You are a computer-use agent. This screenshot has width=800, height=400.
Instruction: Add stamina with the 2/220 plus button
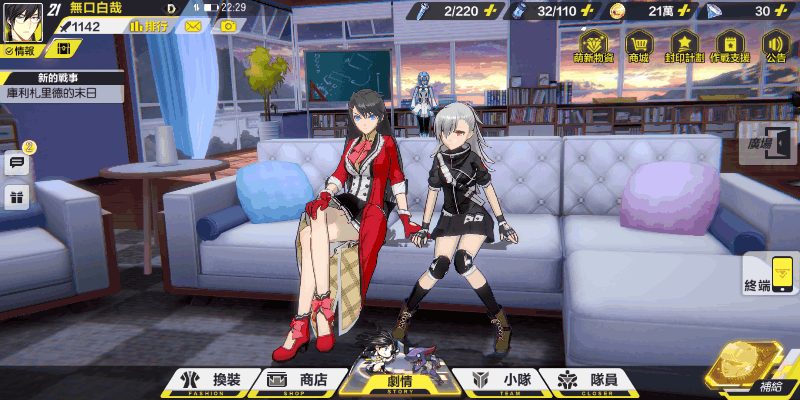click(492, 11)
